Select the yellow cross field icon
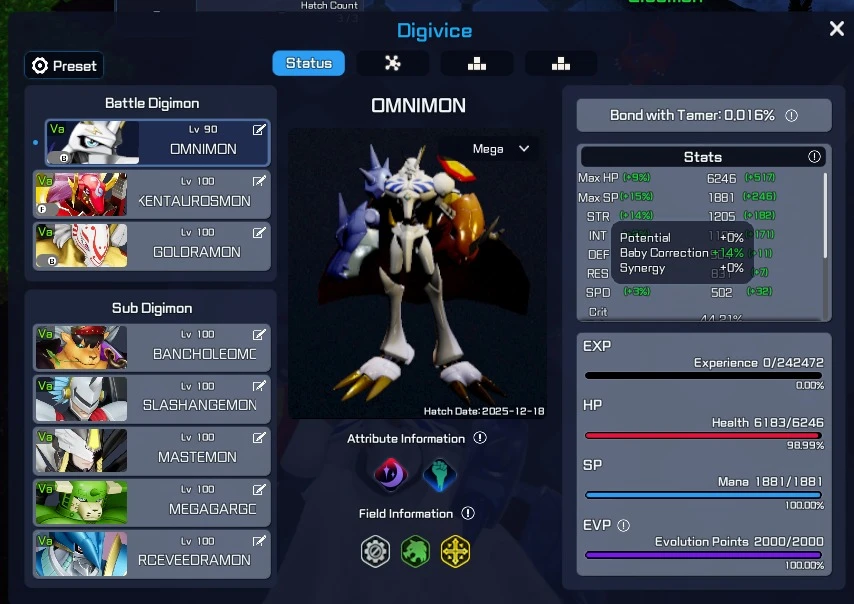Screen dimensions: 854x604 click(455, 551)
